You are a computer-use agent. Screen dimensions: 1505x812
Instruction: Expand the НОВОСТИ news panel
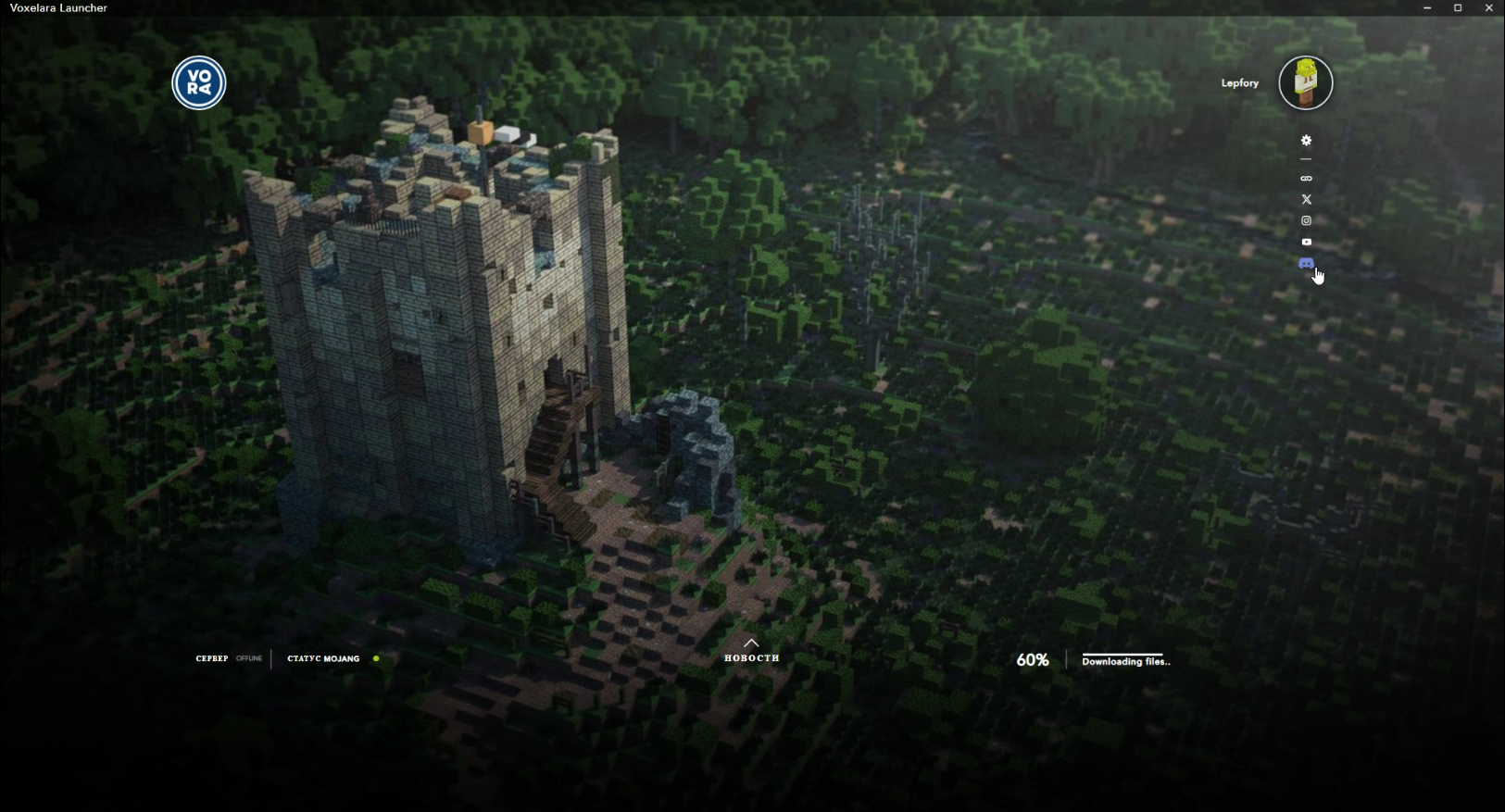751,651
